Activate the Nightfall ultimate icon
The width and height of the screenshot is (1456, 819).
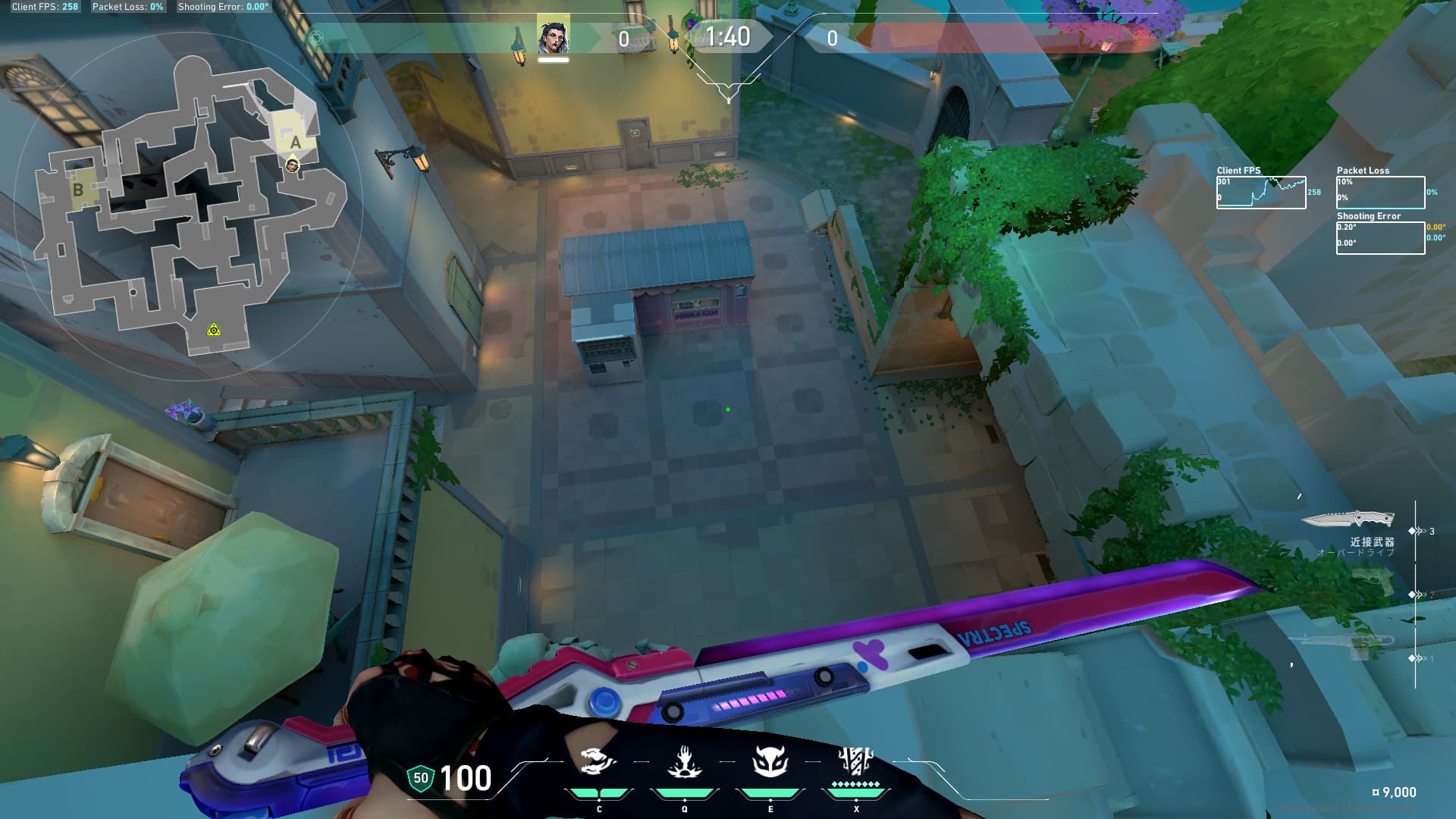click(856, 761)
